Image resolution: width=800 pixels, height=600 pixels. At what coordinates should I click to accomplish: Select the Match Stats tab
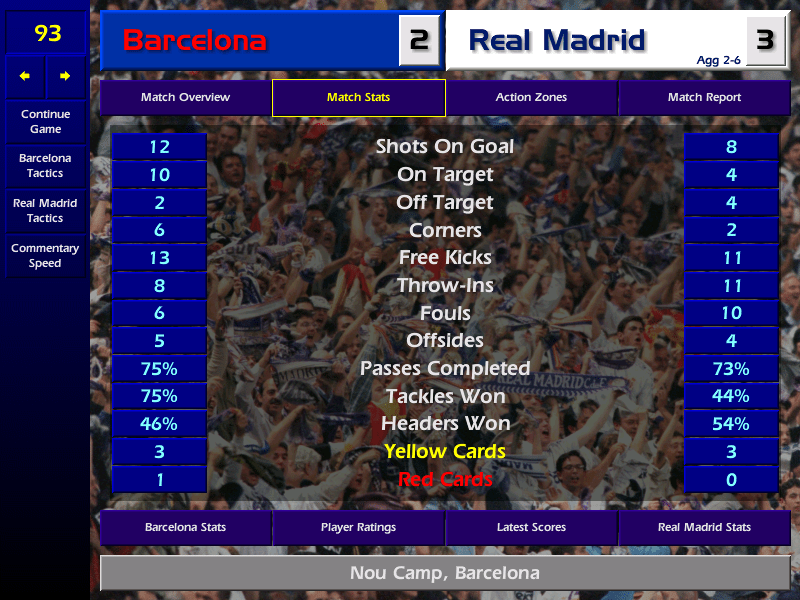point(358,98)
